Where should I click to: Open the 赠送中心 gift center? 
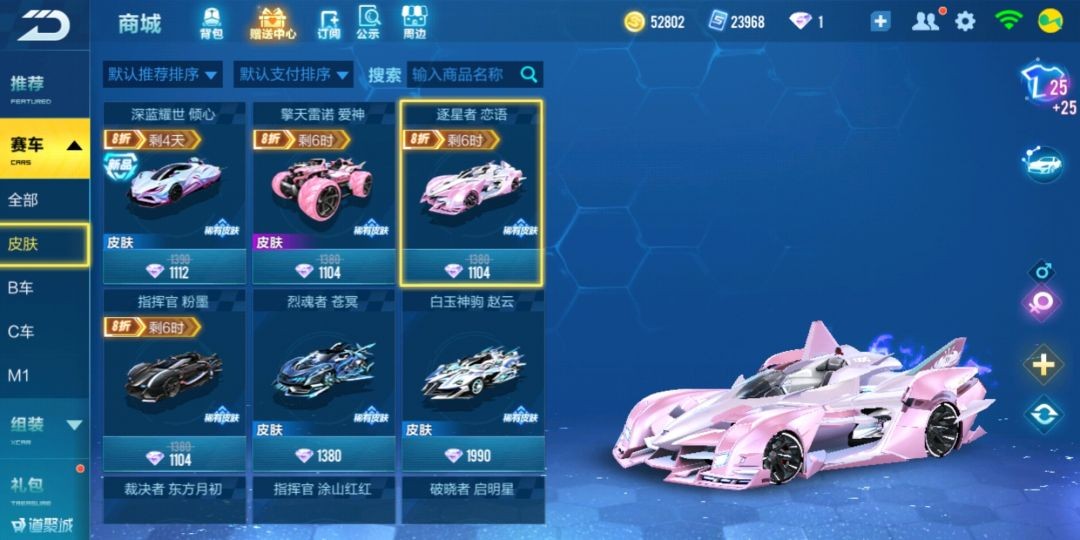click(x=272, y=22)
